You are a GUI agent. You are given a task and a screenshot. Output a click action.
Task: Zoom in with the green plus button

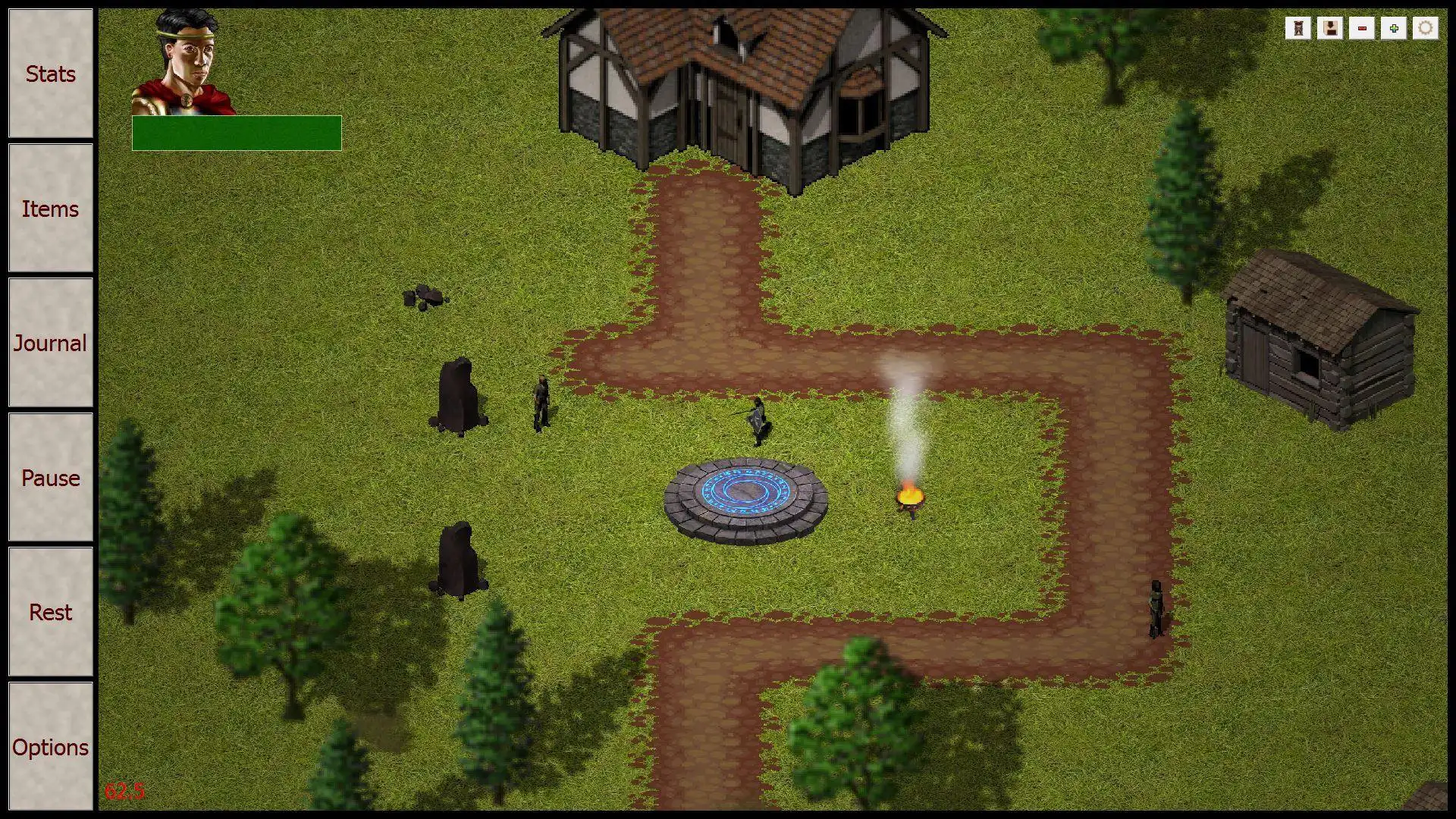pyautogui.click(x=1394, y=29)
